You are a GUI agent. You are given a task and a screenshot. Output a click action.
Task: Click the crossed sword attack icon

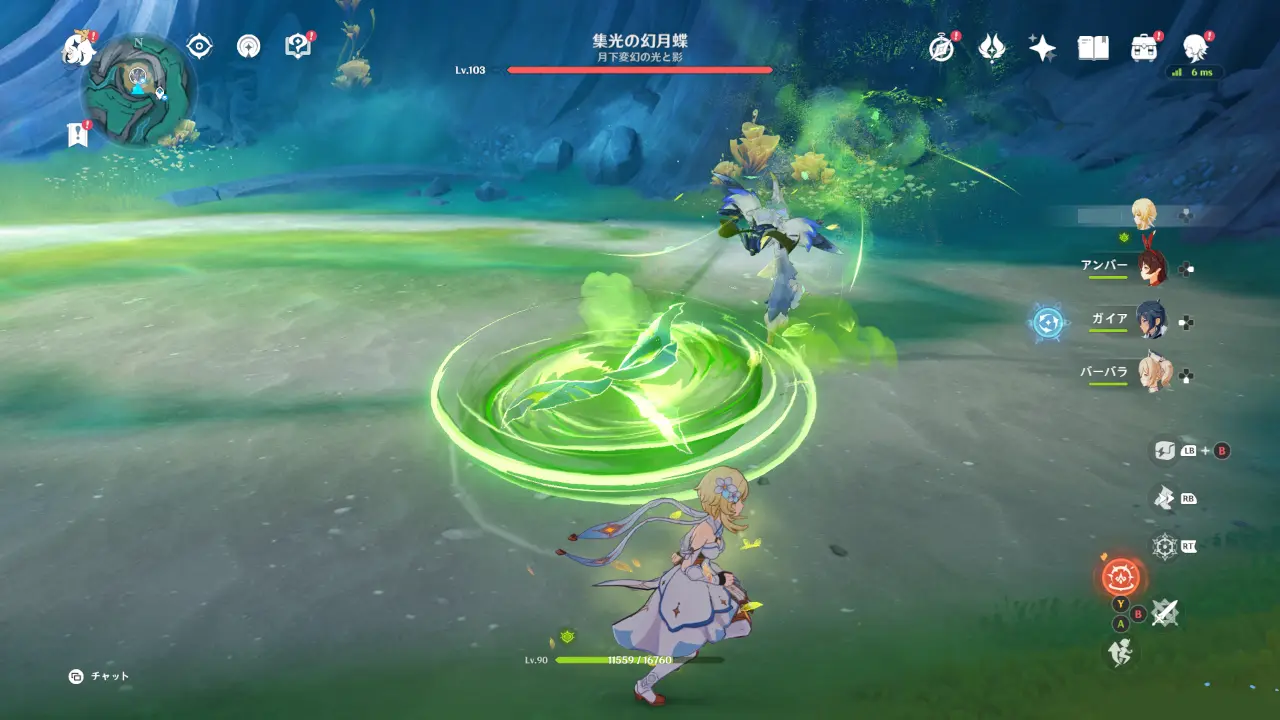[x=1164, y=613]
